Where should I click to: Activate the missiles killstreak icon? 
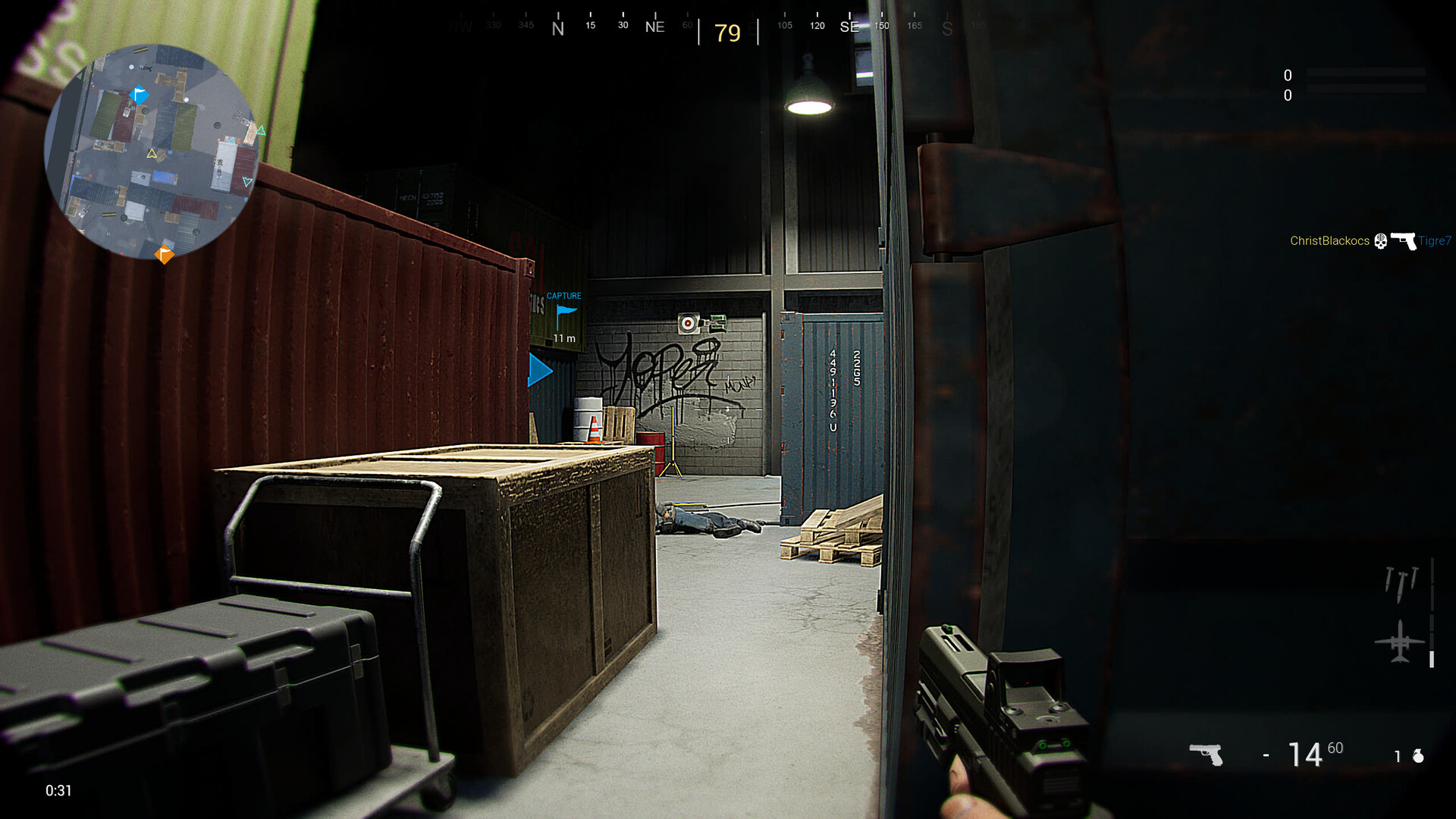pyautogui.click(x=1401, y=583)
